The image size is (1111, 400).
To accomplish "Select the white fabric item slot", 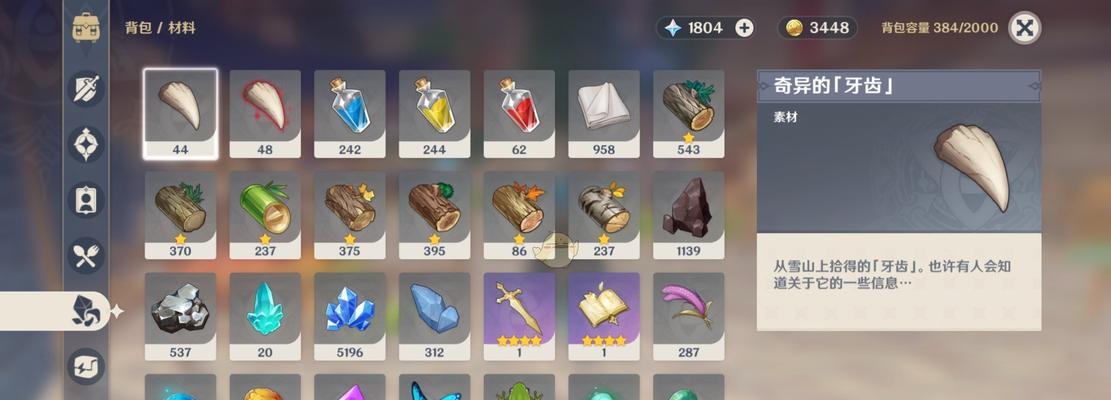I will pos(604,107).
